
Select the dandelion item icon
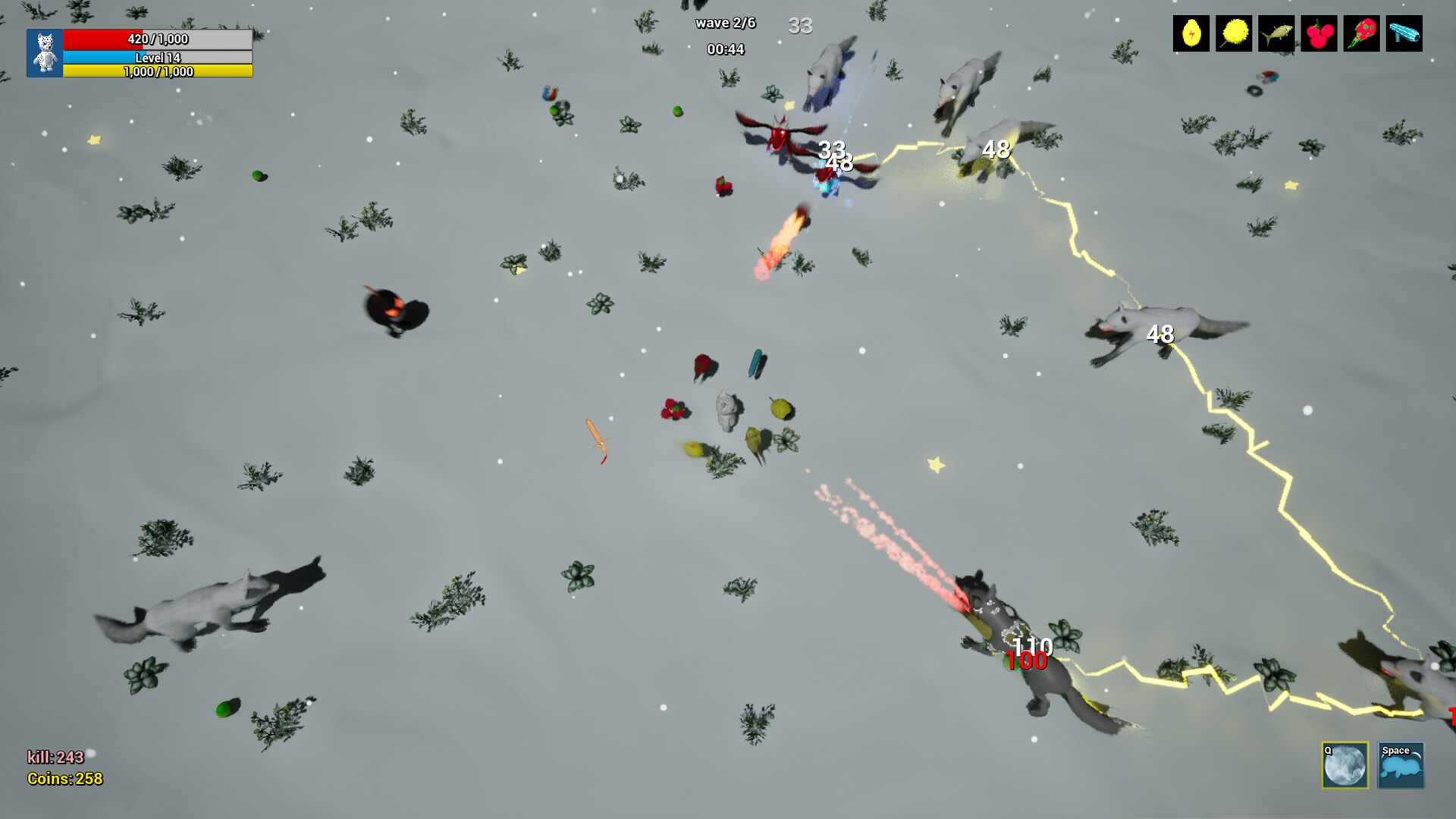tap(1233, 33)
